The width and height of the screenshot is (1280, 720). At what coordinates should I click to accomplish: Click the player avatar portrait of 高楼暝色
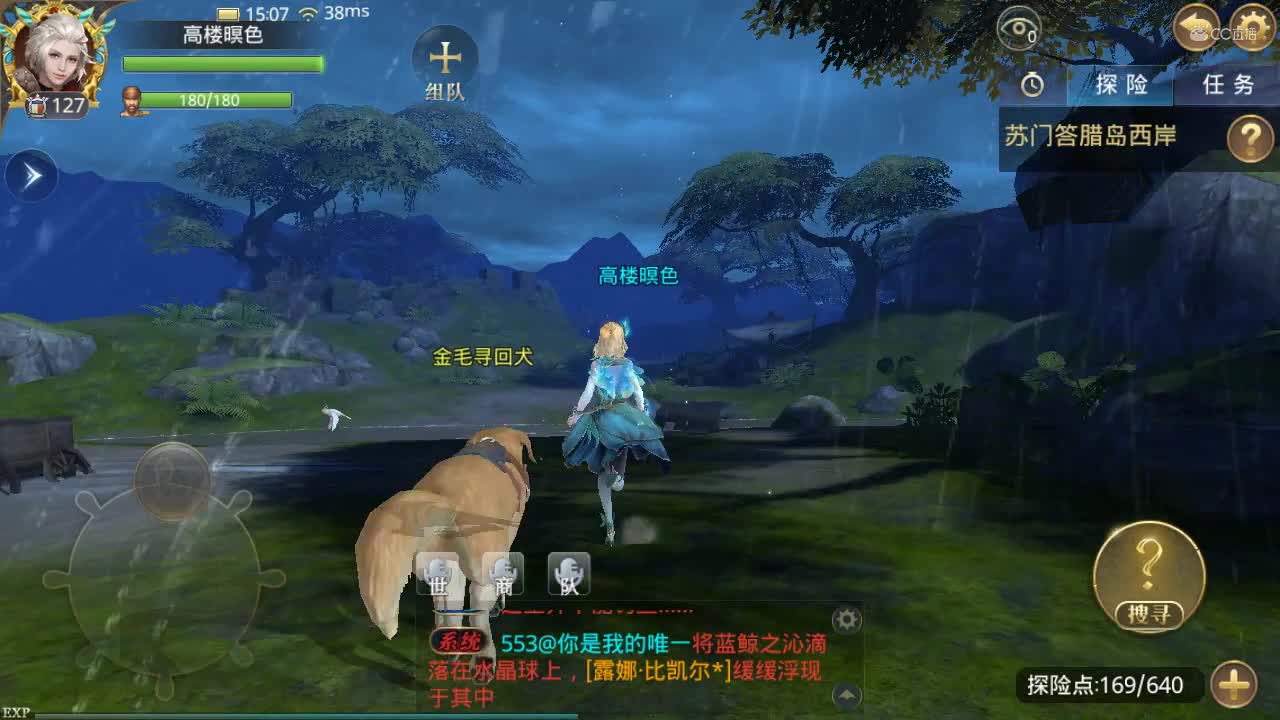click(x=55, y=55)
